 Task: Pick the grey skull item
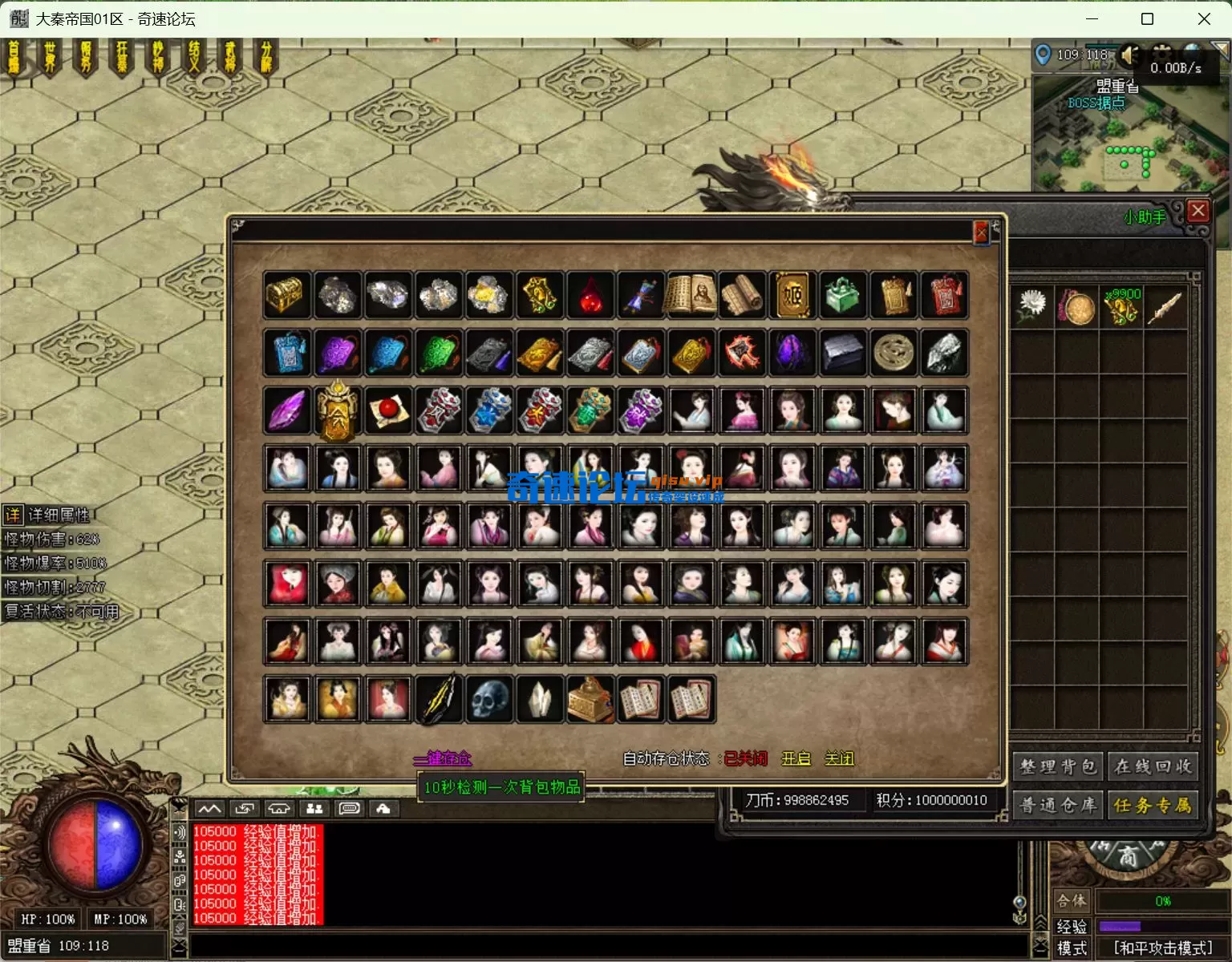coord(489,699)
